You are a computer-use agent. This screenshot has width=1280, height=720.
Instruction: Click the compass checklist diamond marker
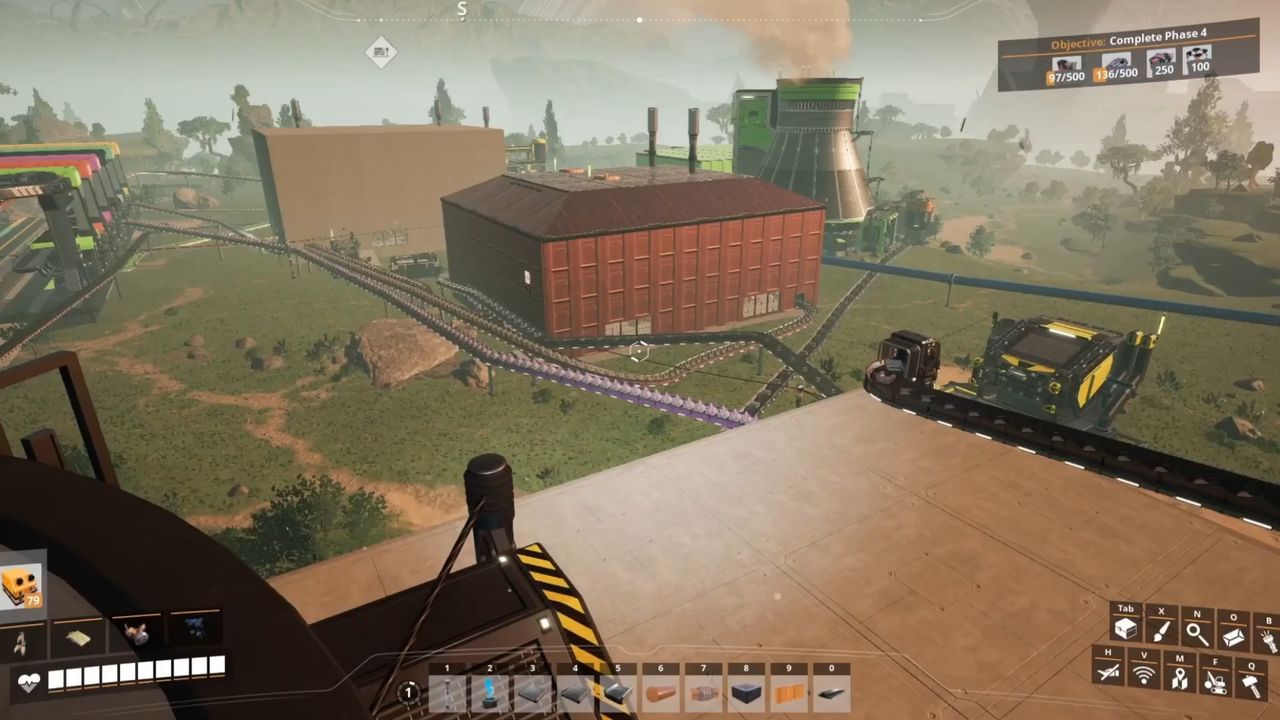click(x=380, y=51)
